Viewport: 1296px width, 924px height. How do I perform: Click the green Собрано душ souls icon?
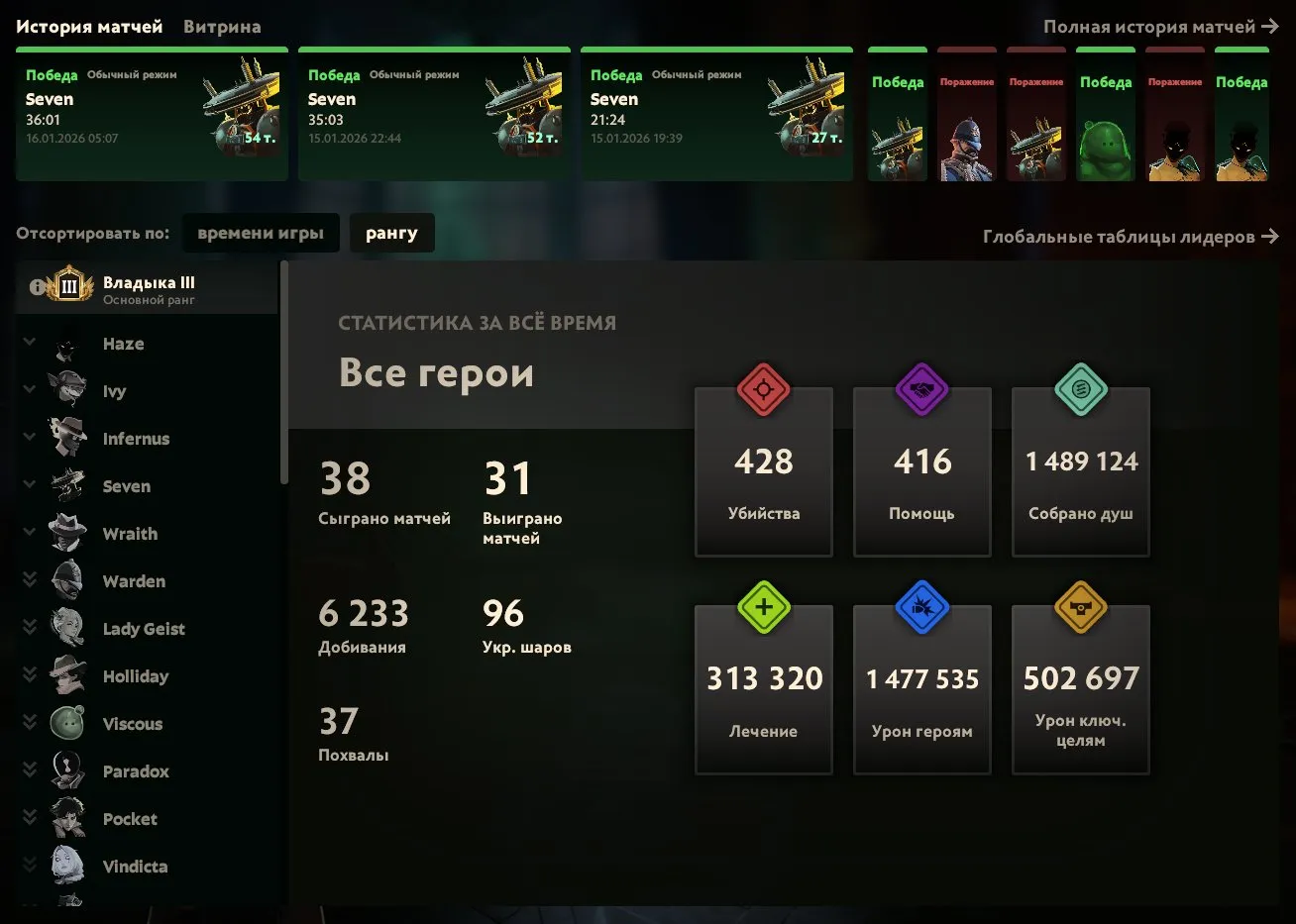click(1080, 389)
